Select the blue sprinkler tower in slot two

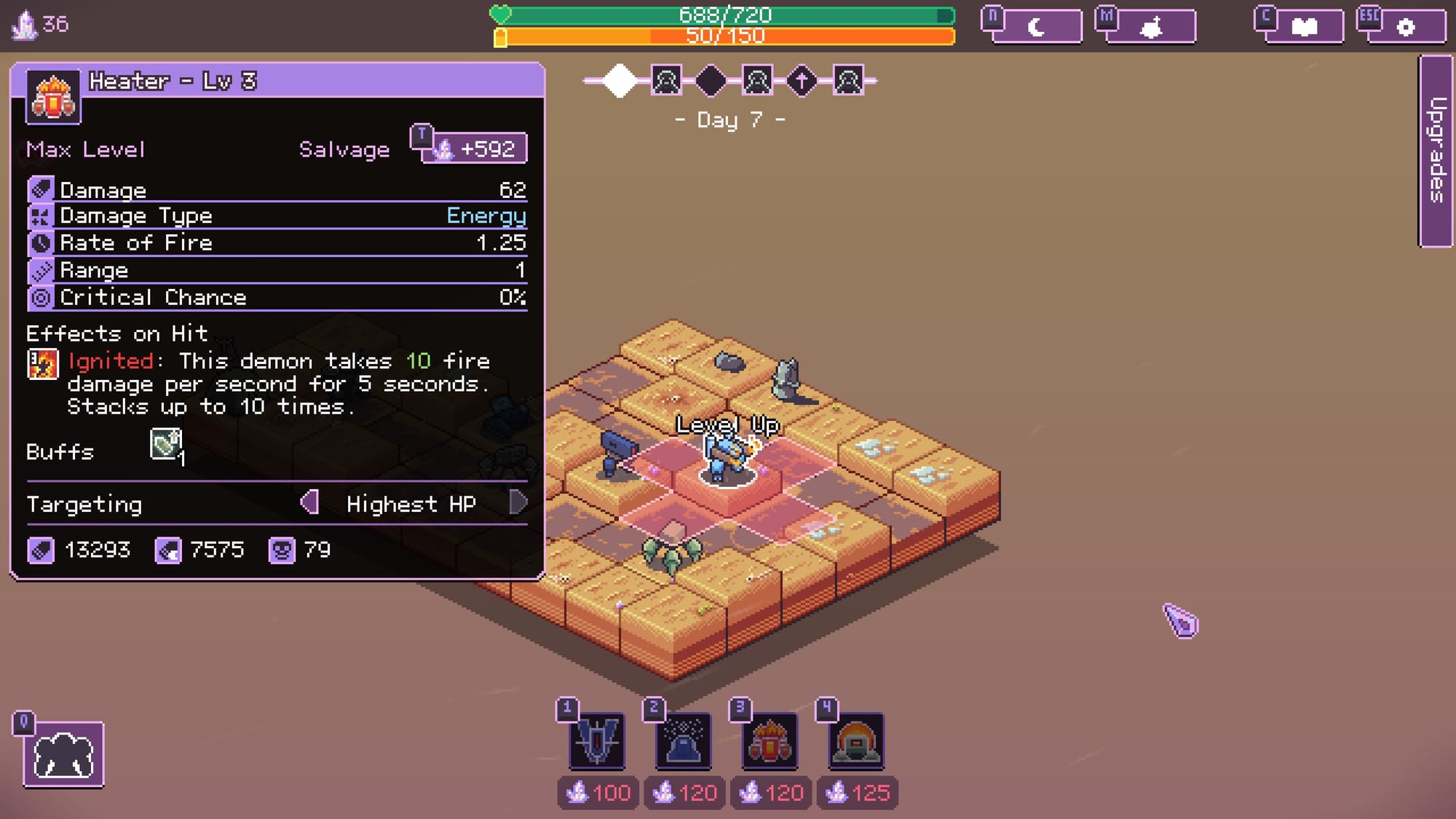[x=683, y=741]
